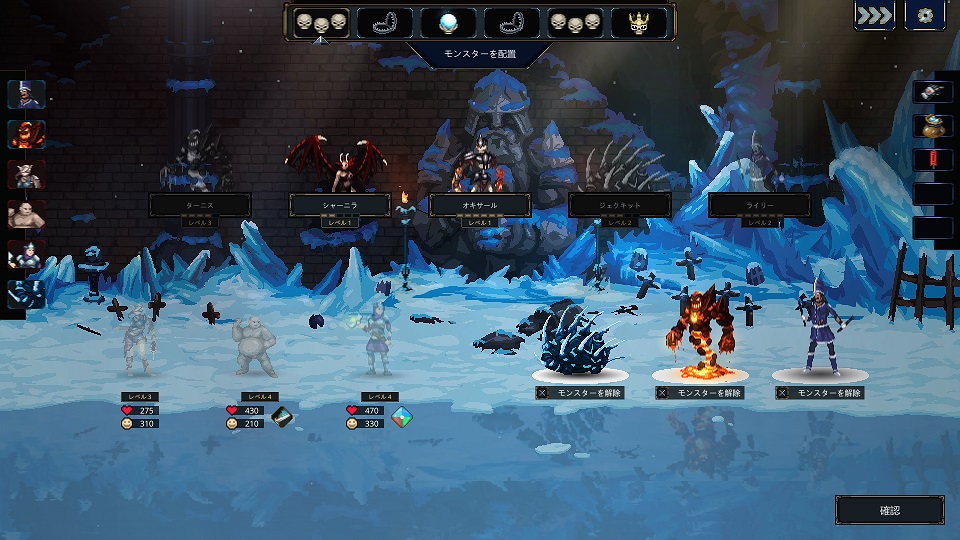The width and height of the screenshot is (960, 540).
Task: Choose the dark ice beast portrait
Action: 26,294
